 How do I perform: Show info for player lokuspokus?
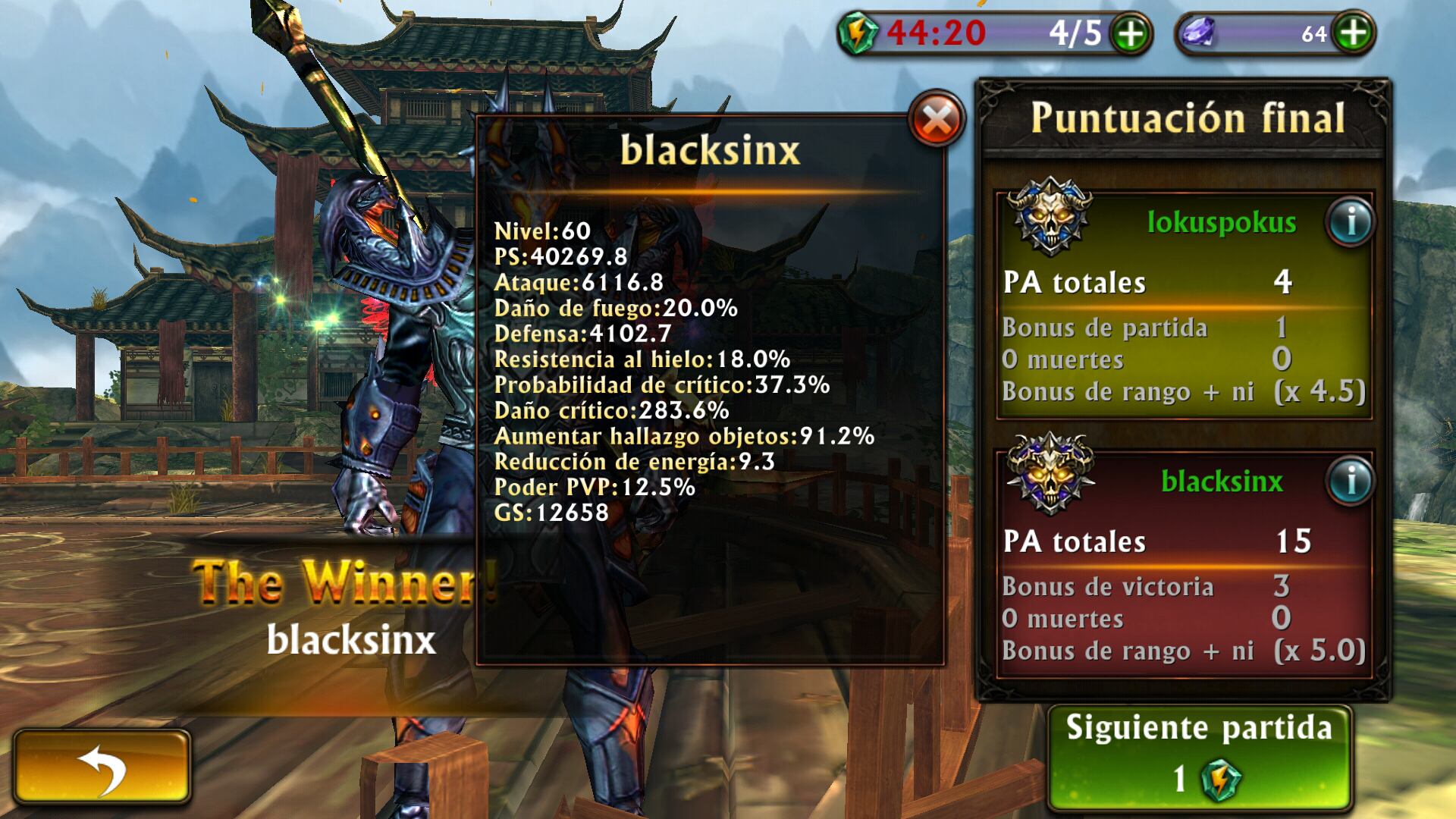[1351, 223]
